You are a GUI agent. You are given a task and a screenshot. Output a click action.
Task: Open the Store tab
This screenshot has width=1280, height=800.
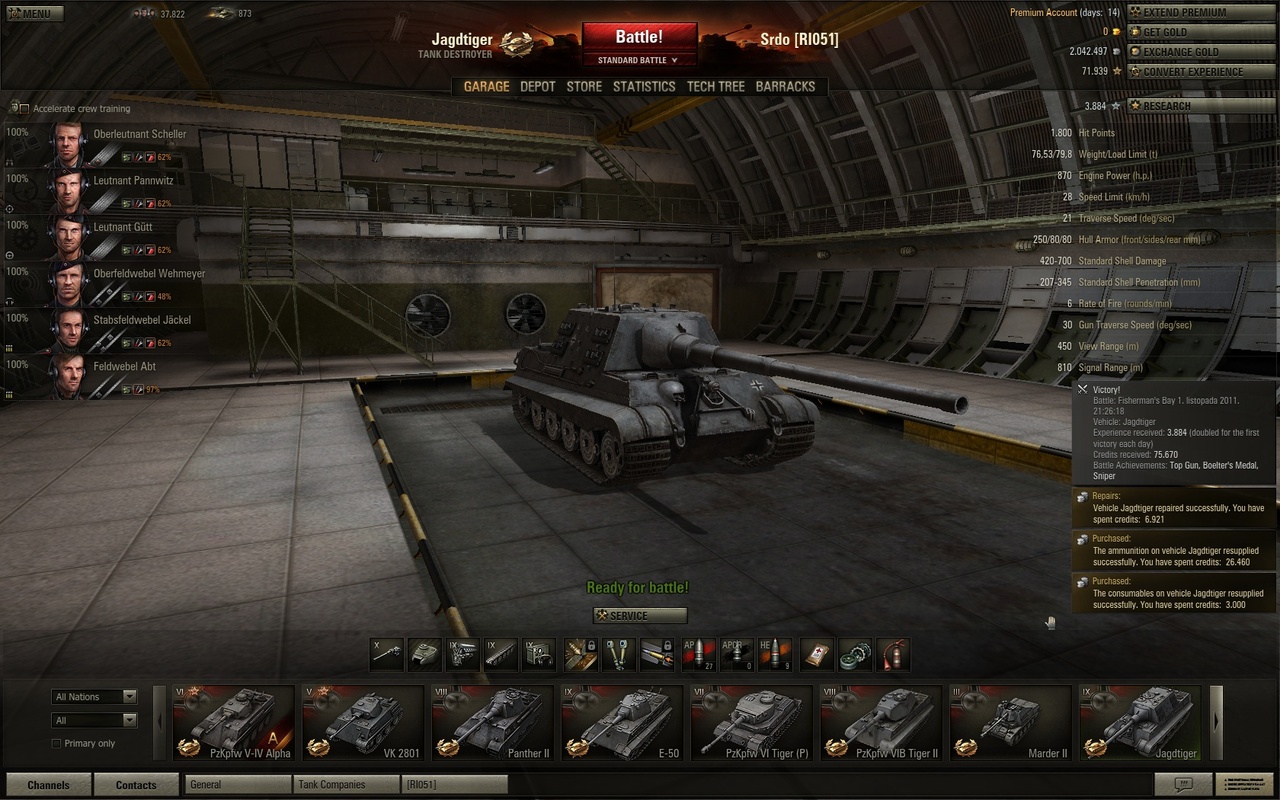pyautogui.click(x=584, y=87)
